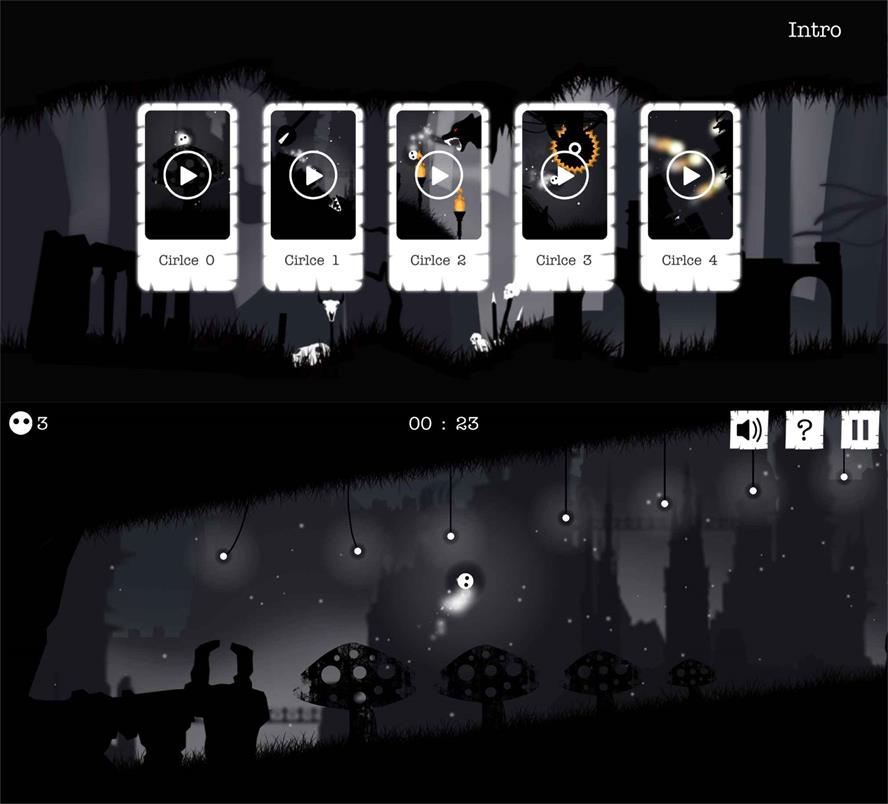Toggle sound with the speaker button

pos(749,431)
